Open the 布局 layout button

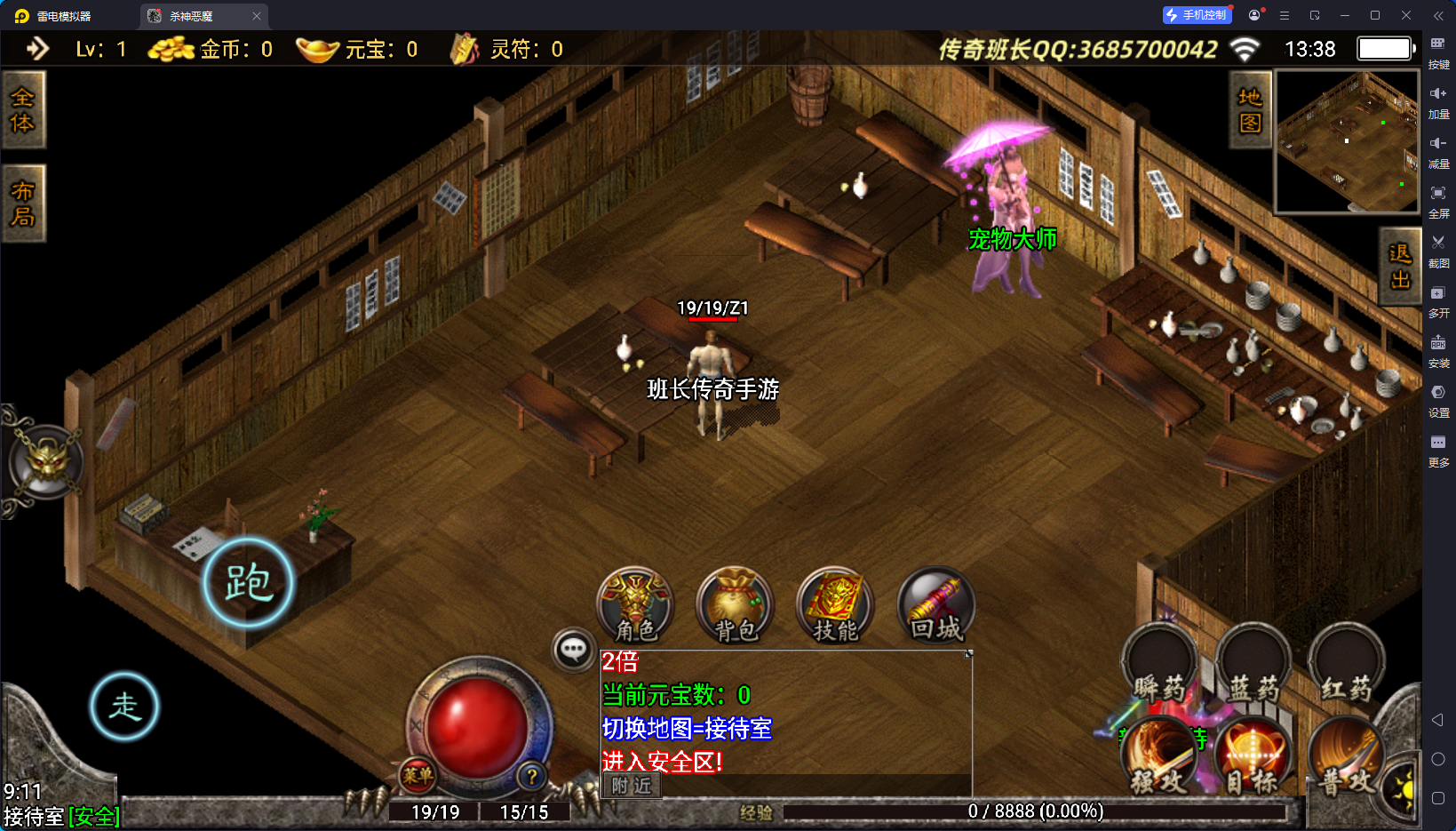(x=23, y=204)
